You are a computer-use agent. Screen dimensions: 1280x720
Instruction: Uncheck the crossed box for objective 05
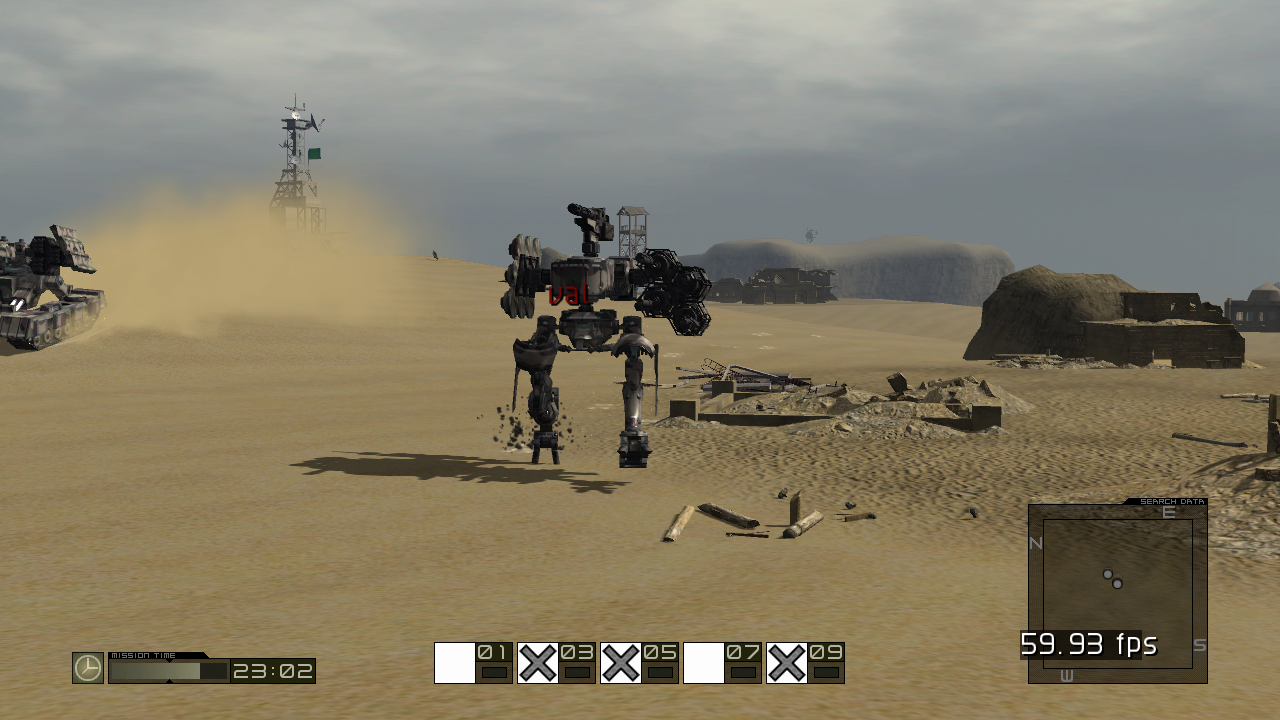[x=620, y=660]
